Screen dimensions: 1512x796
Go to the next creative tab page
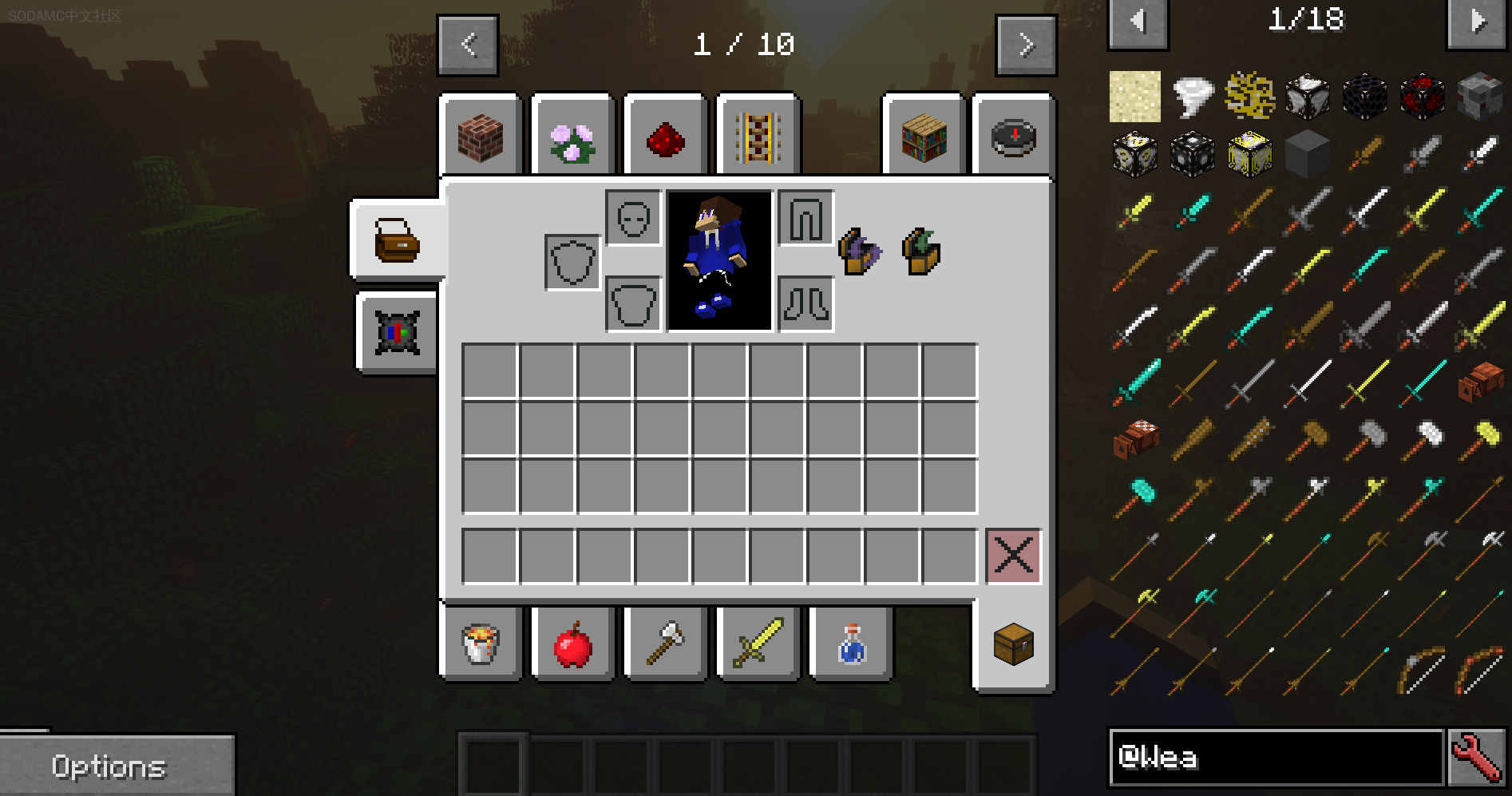(1026, 45)
